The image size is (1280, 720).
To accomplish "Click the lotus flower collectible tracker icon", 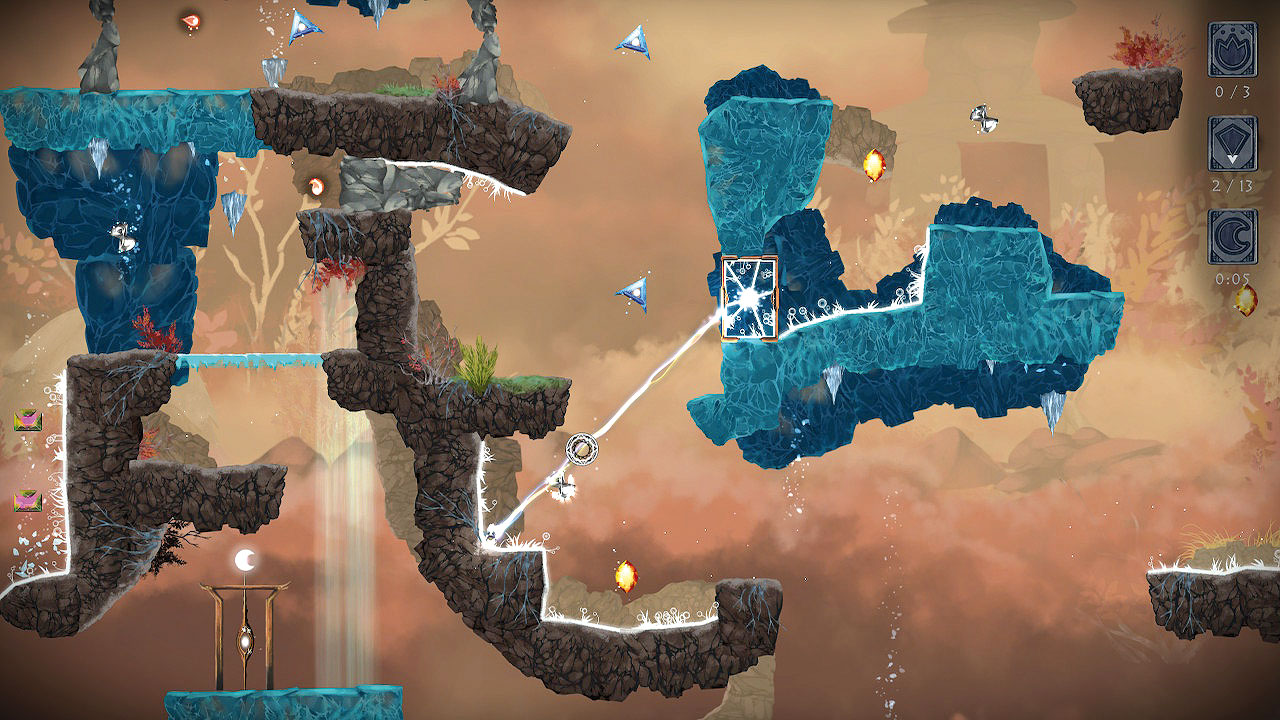I will point(1231,49).
